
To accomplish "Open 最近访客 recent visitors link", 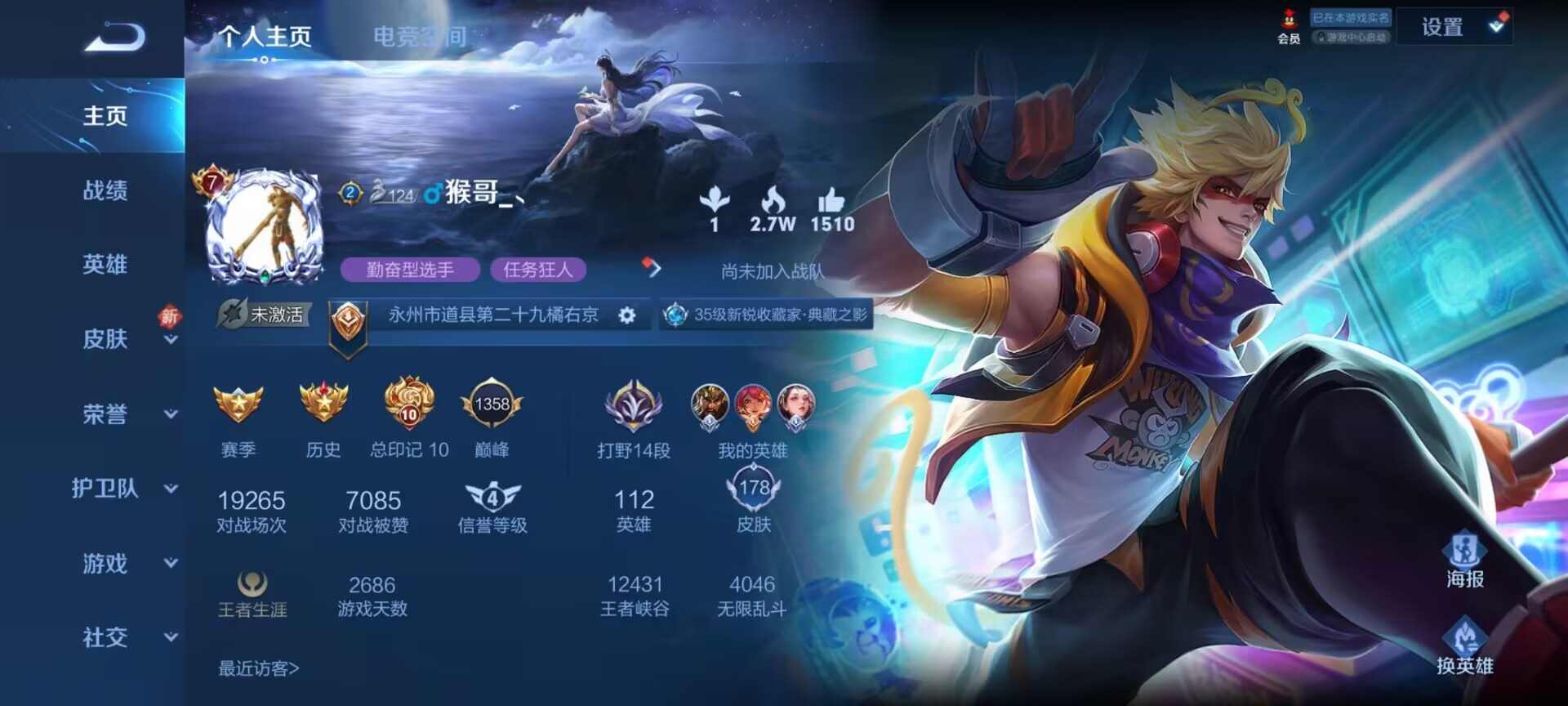I will pos(258,669).
